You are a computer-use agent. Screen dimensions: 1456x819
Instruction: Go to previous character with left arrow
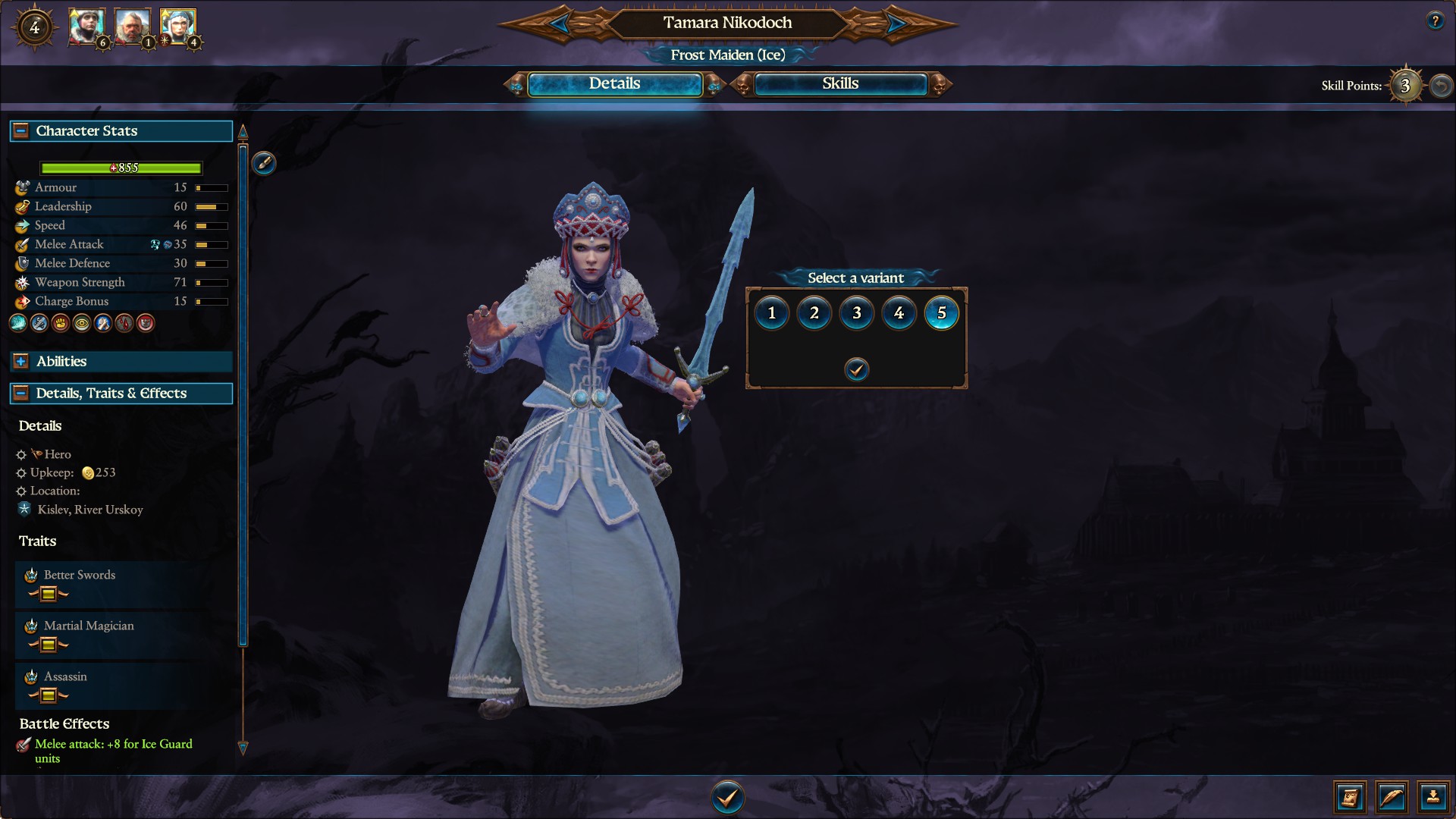[560, 24]
